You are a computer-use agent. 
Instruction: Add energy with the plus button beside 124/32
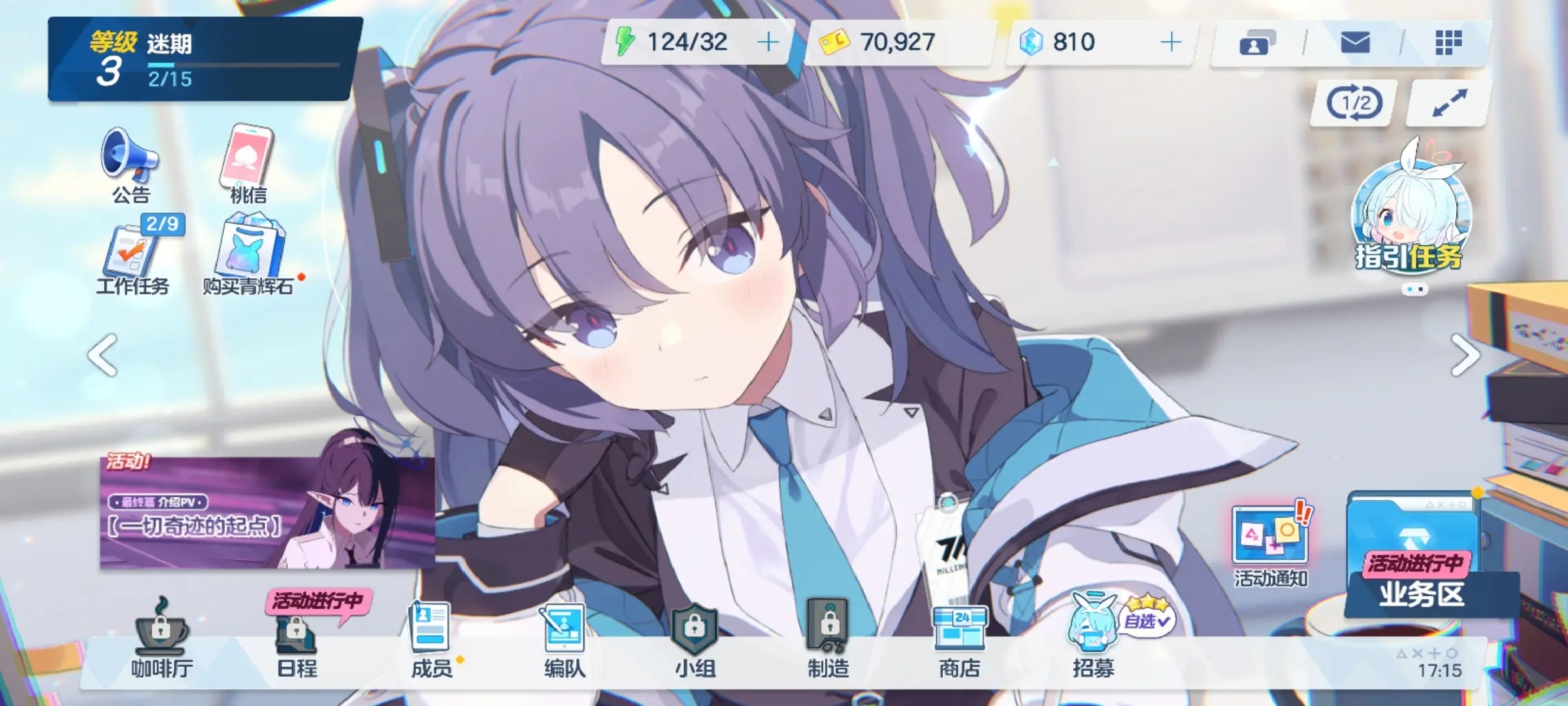tap(768, 42)
